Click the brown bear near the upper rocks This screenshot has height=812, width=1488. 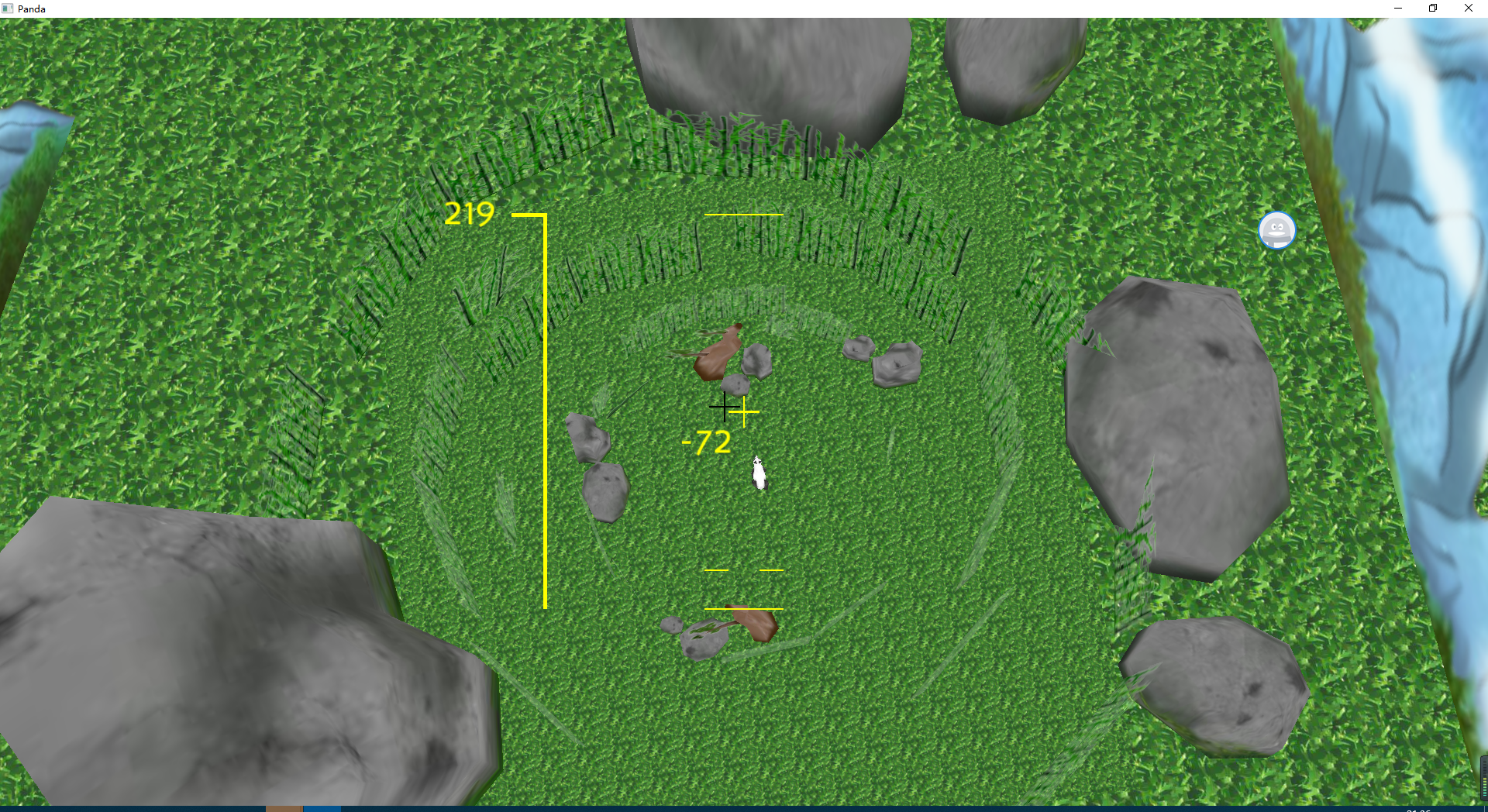click(x=718, y=353)
